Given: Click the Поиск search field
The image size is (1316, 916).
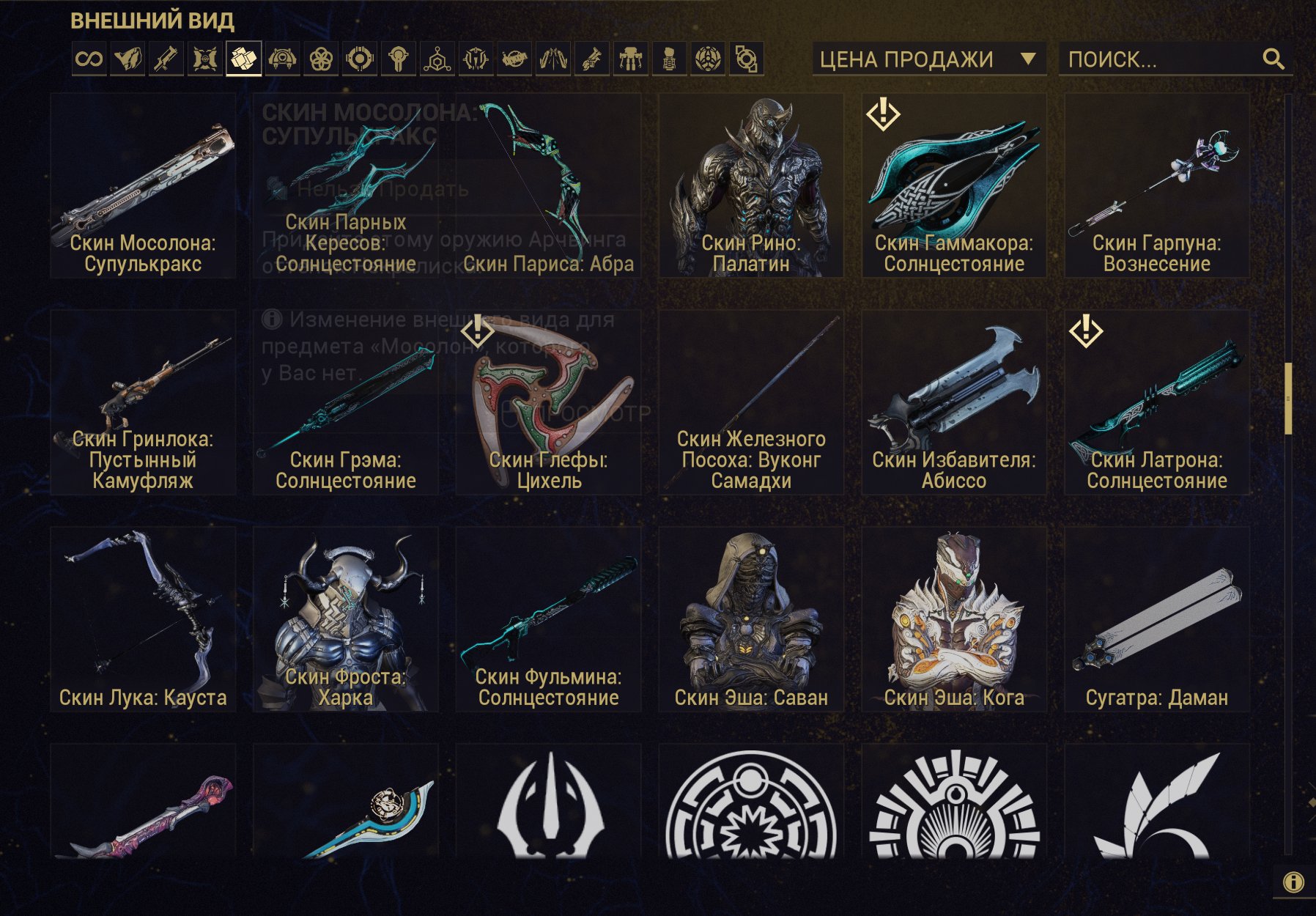Looking at the screenshot, I should (x=1161, y=59).
